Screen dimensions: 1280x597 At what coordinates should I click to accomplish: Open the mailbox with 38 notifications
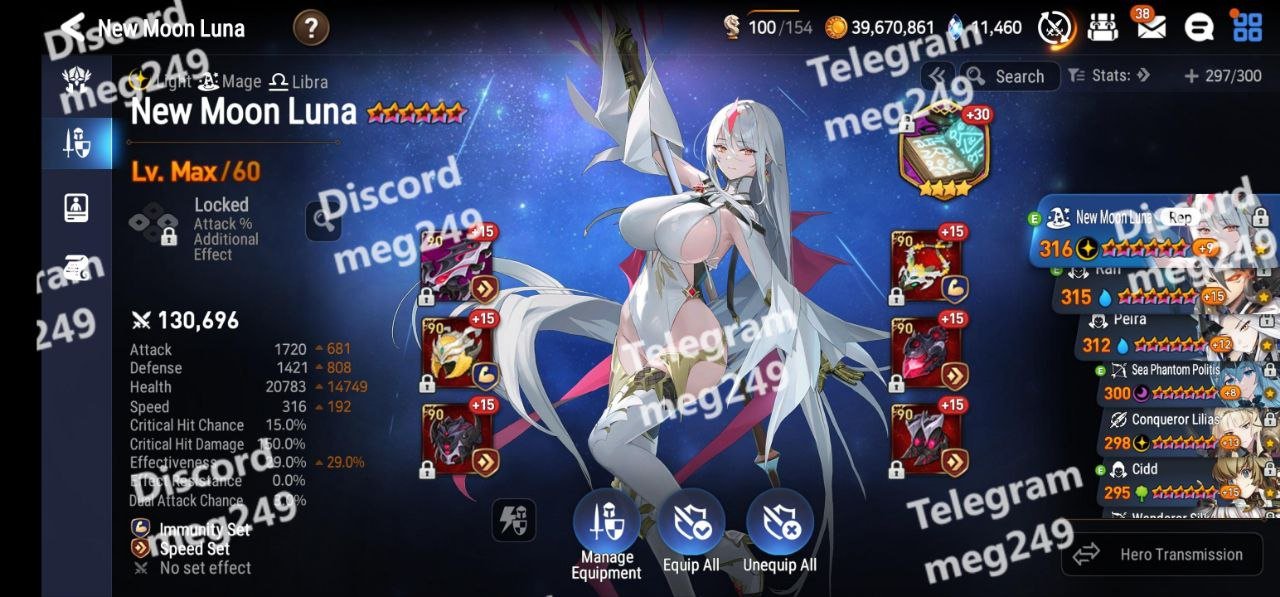click(1151, 27)
